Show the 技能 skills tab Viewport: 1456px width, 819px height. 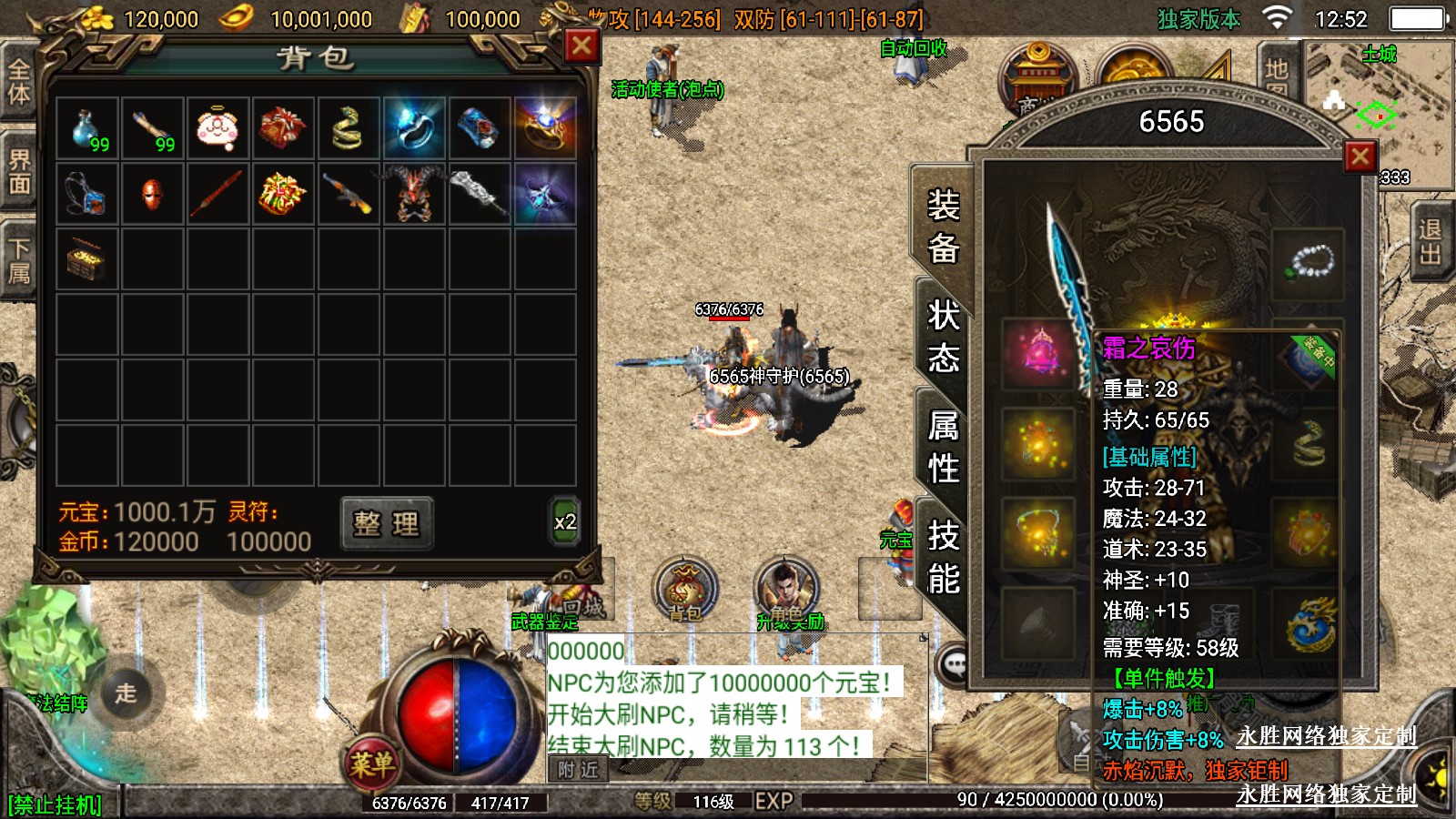coord(944,556)
